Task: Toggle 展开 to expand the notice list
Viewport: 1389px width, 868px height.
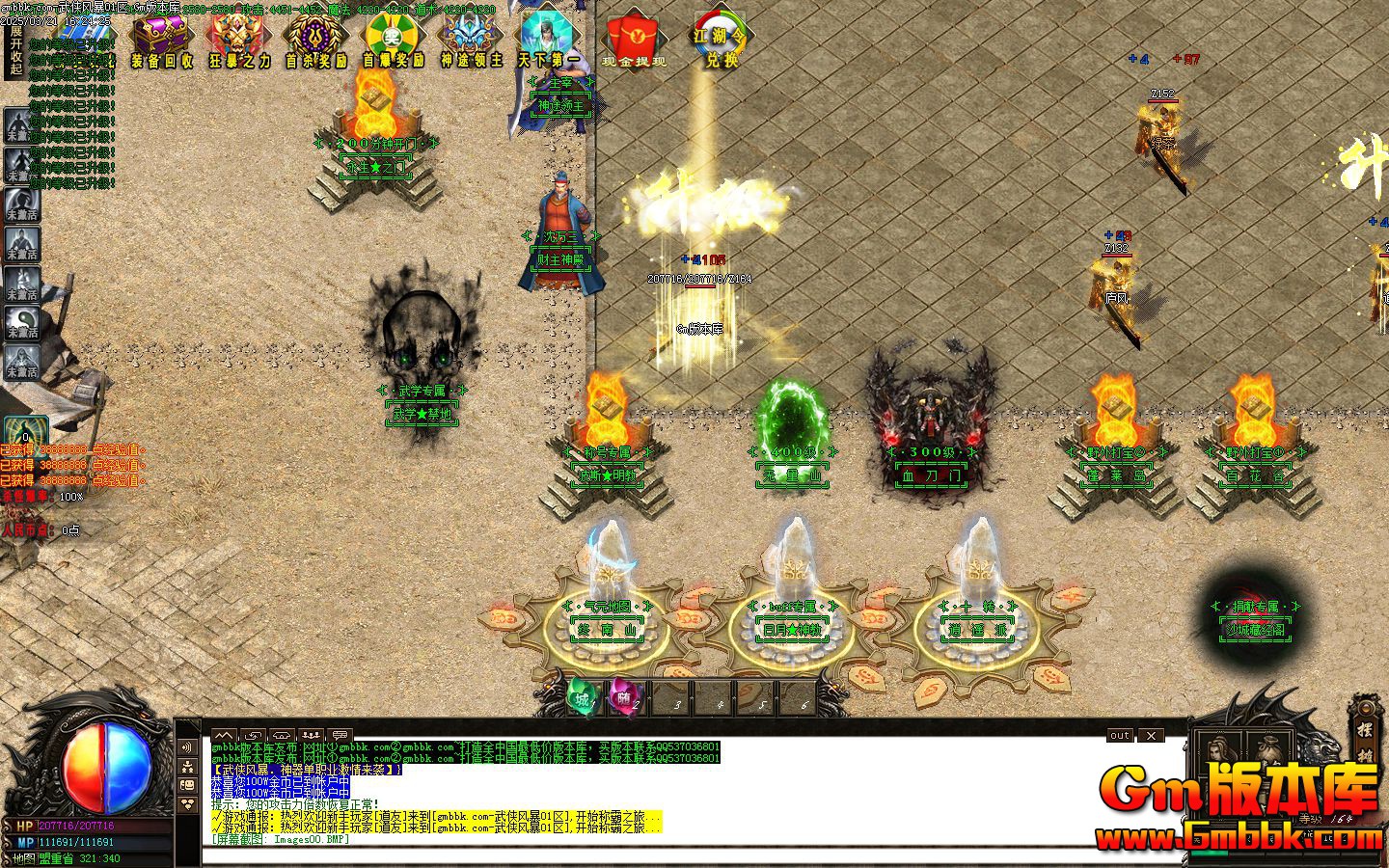Action: click(16, 37)
